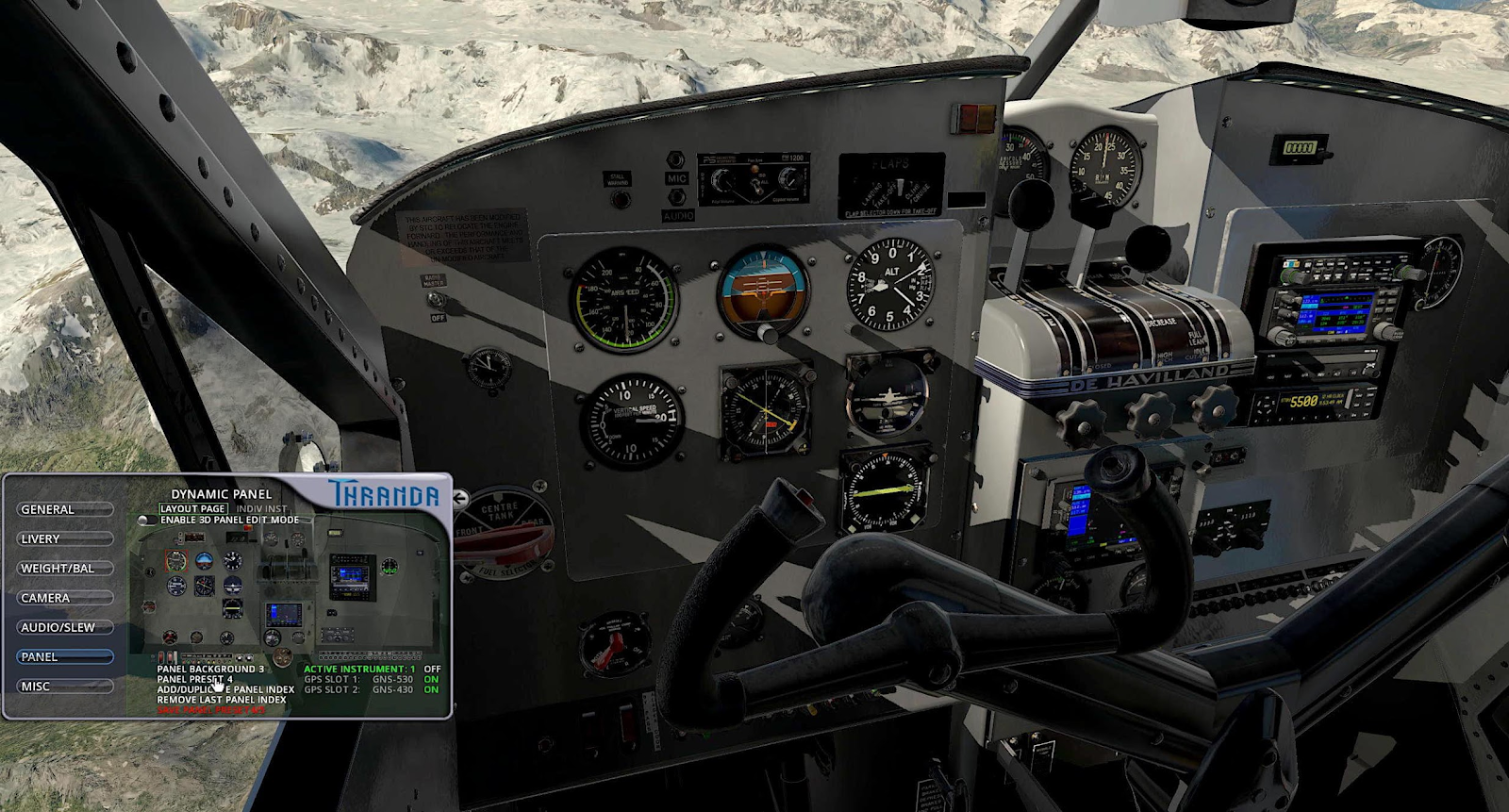Select the CAMERA page
The image size is (1509, 812).
(64, 598)
